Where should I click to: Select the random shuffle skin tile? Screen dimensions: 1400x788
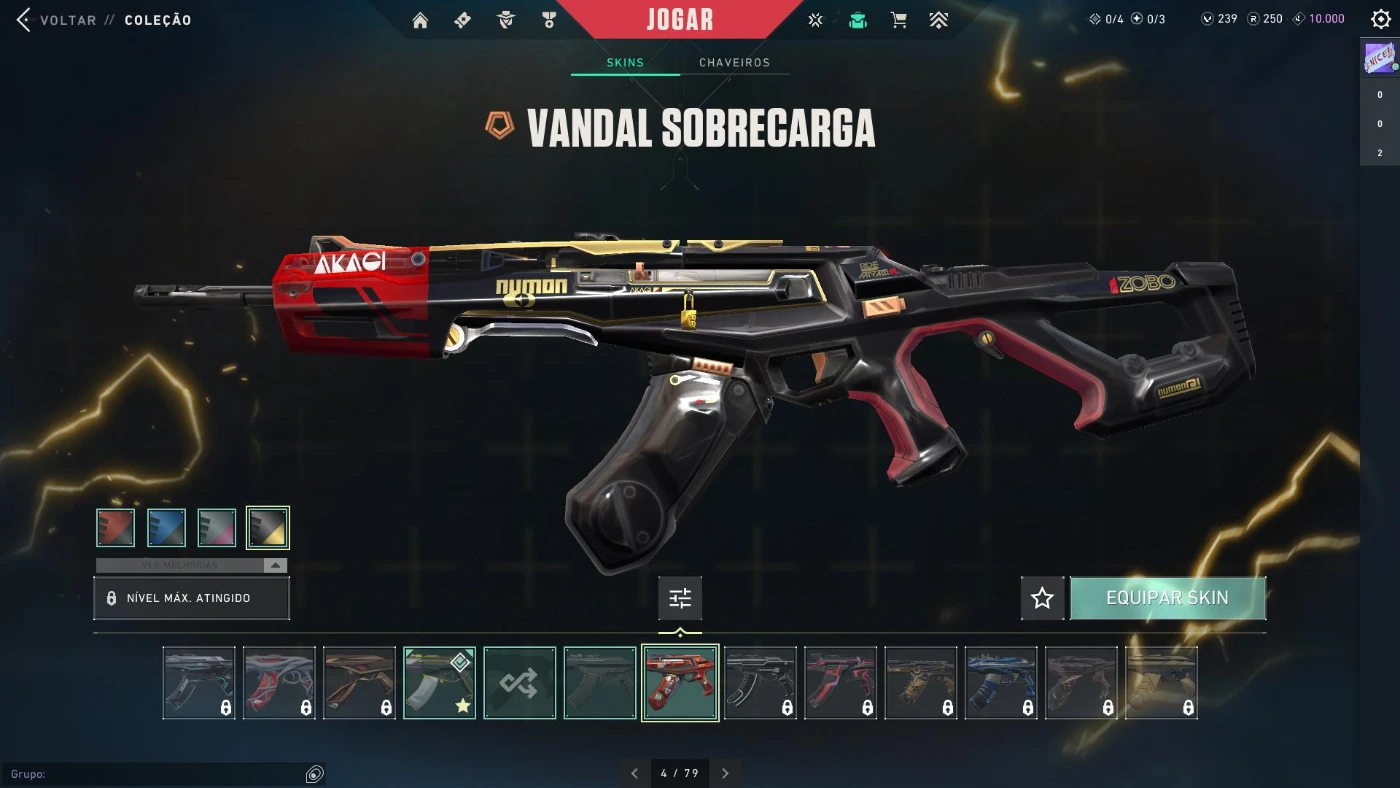point(520,683)
